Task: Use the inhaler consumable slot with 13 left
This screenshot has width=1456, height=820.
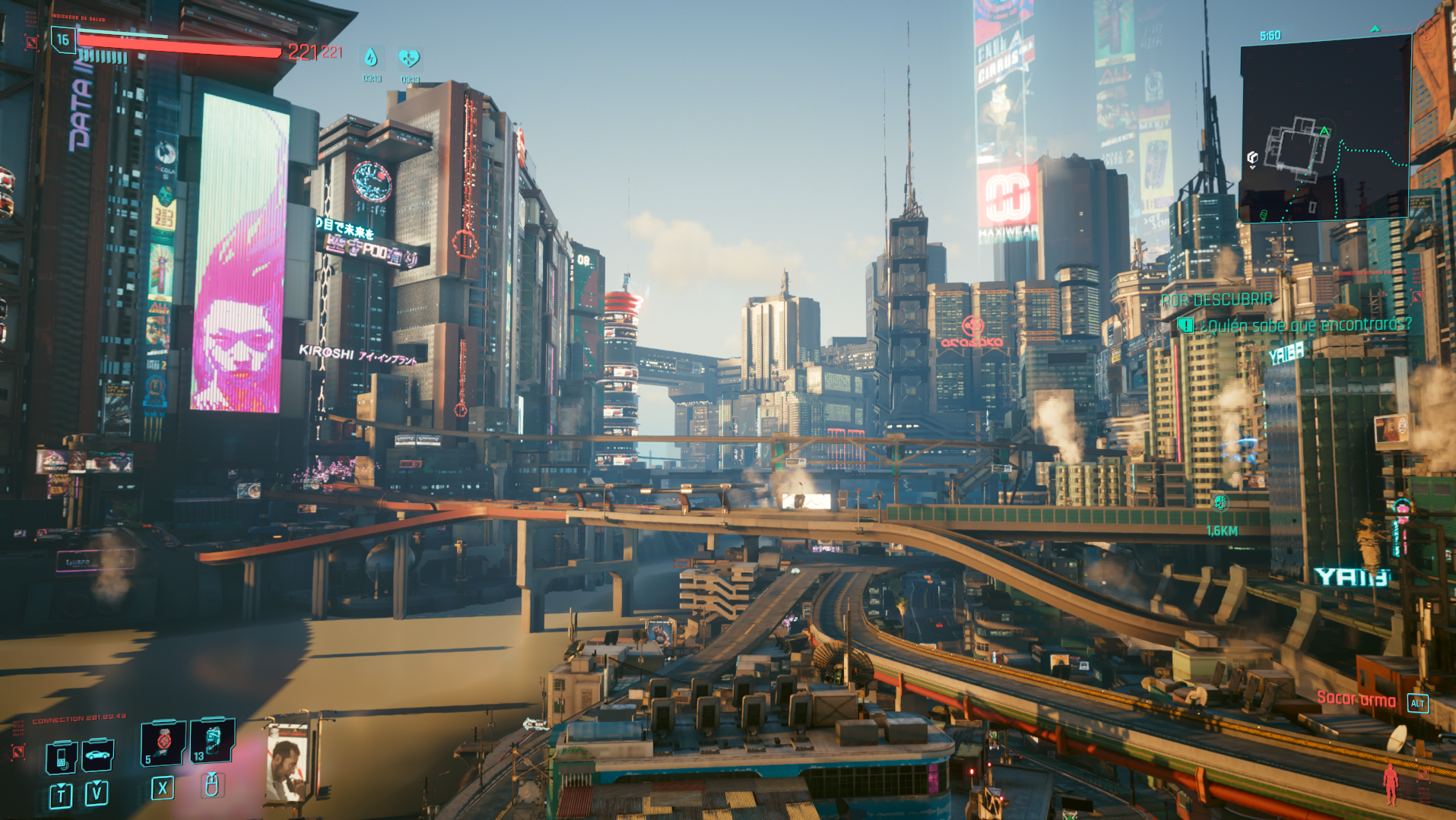Action: (212, 740)
